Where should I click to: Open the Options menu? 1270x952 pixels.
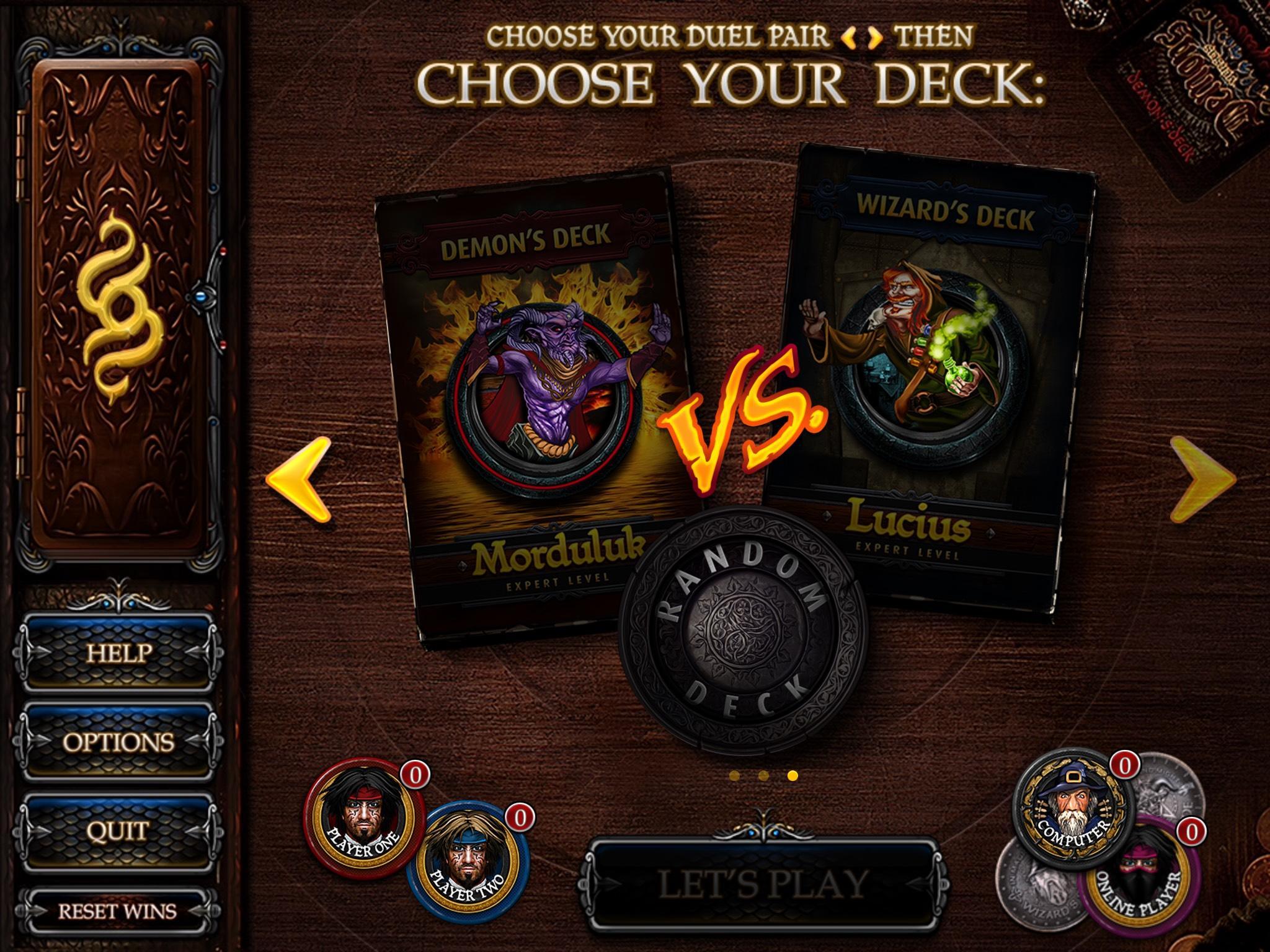point(120,741)
